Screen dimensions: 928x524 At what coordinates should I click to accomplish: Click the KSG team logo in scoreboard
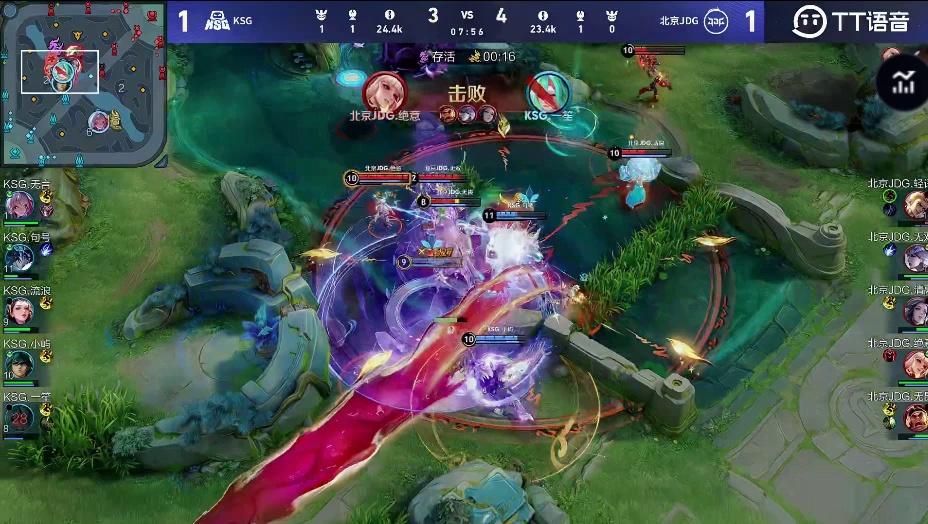coord(217,21)
